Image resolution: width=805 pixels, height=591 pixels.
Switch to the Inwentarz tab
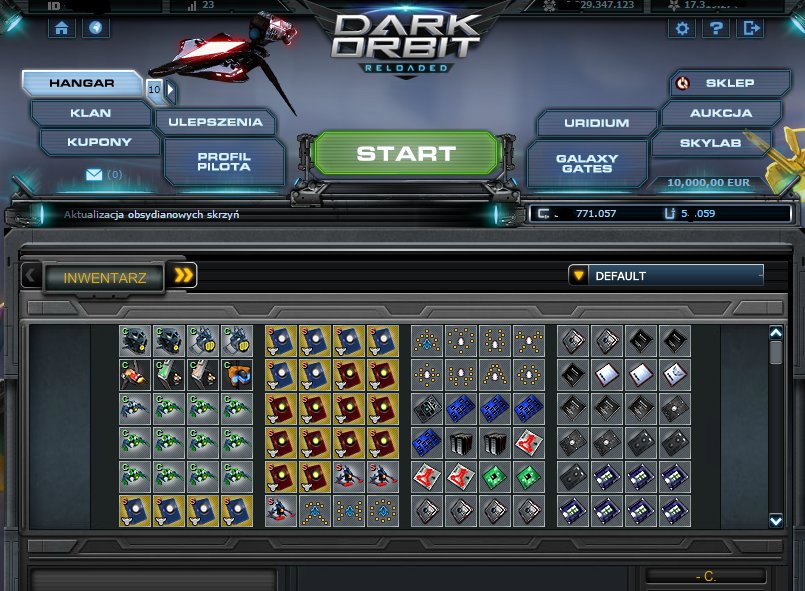click(105, 277)
